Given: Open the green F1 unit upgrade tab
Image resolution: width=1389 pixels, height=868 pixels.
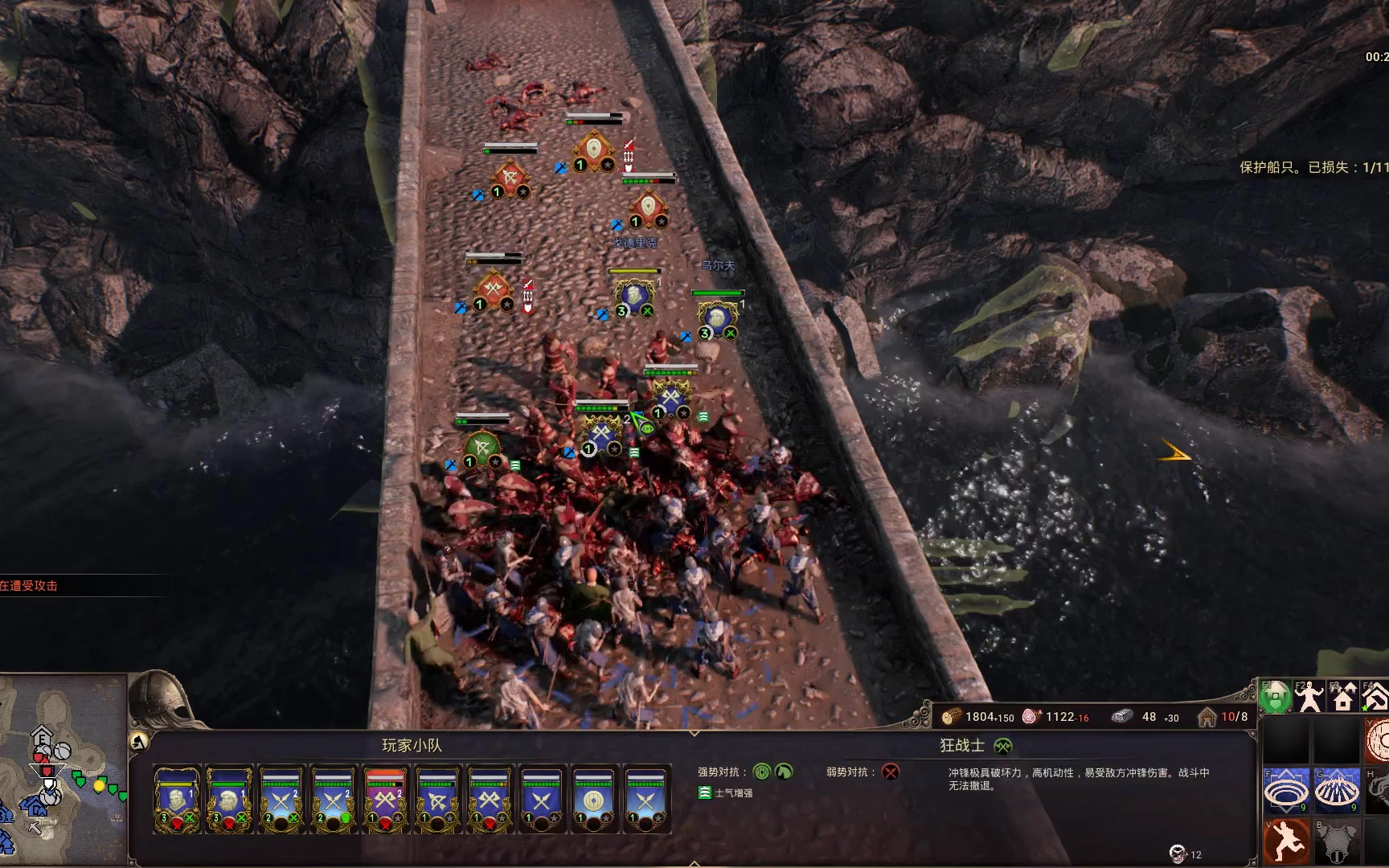Looking at the screenshot, I should (x=1275, y=698).
